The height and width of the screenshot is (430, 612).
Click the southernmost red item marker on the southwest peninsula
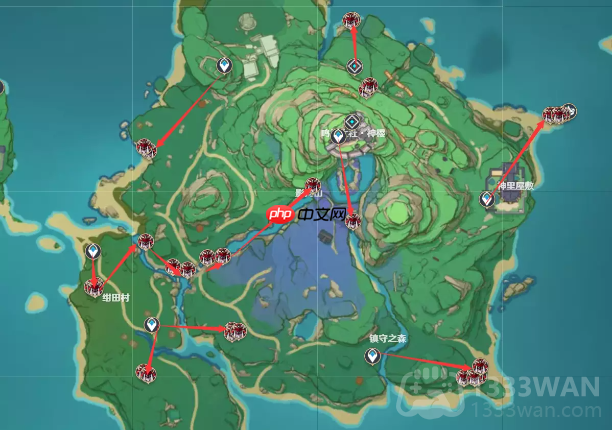[x=147, y=374]
